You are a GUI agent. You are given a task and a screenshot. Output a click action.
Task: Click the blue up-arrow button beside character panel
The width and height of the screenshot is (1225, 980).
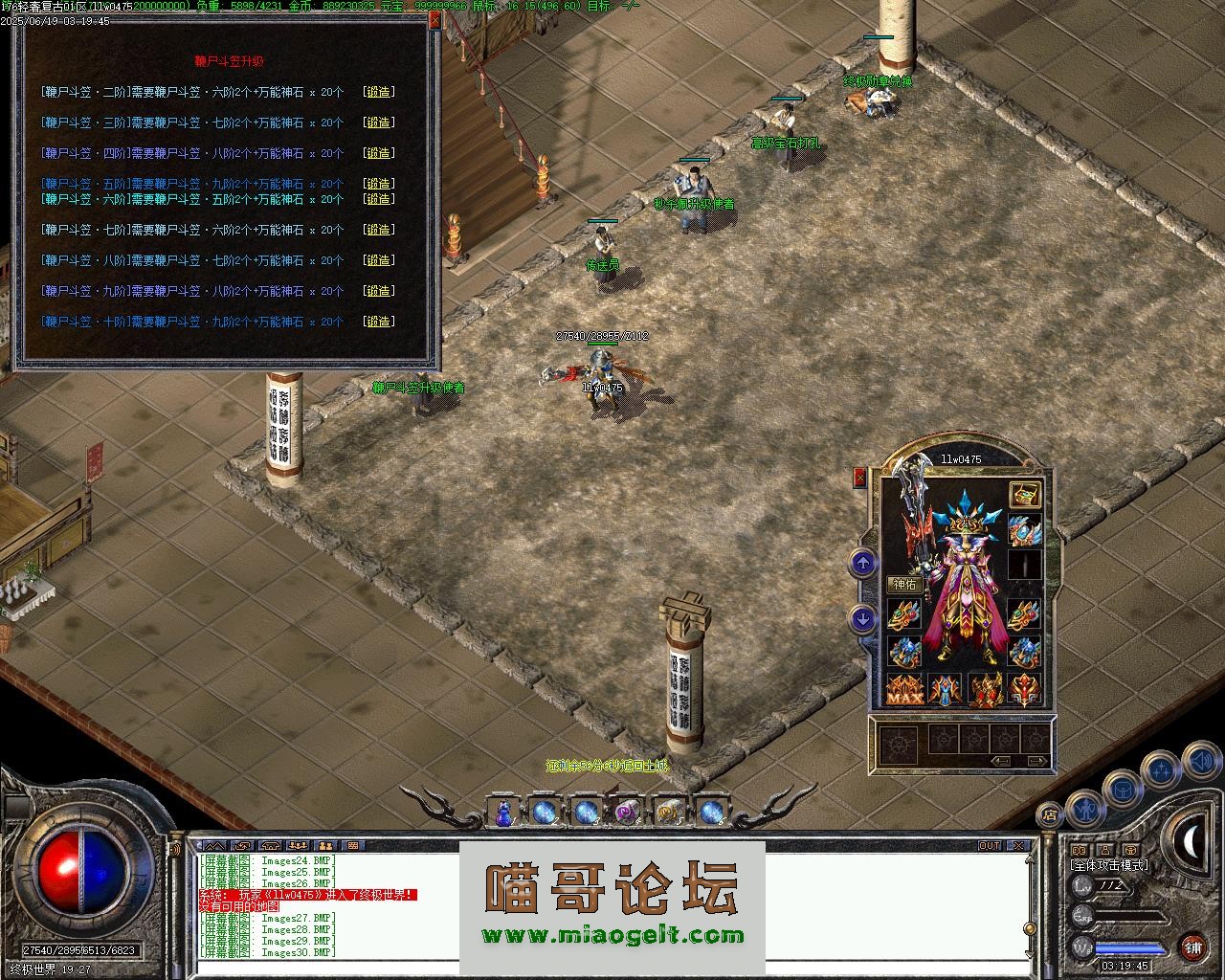(863, 564)
